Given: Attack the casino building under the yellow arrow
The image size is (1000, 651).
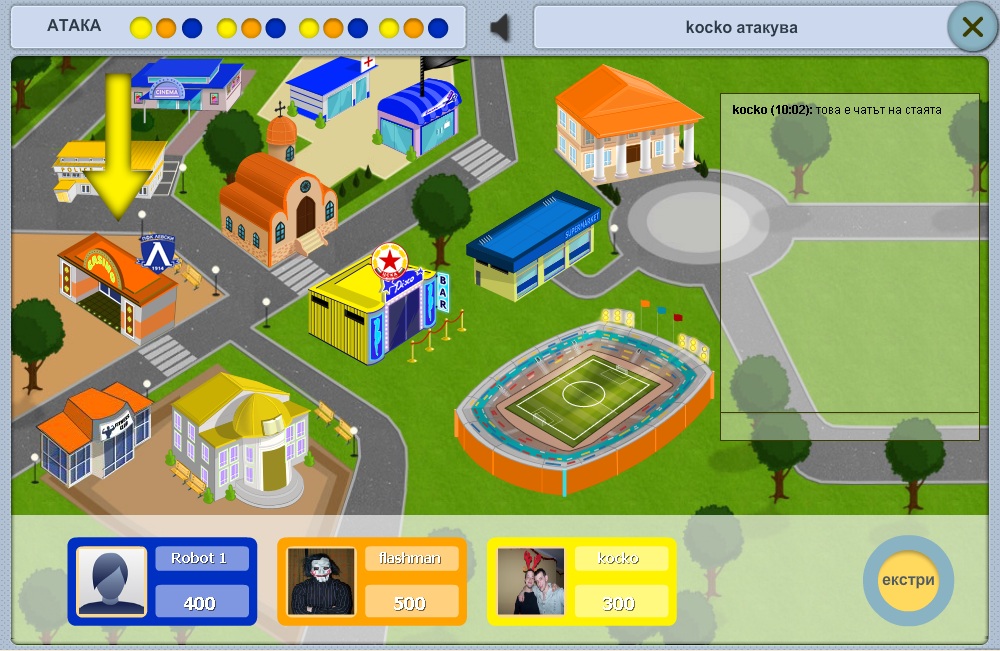Looking at the screenshot, I should [115, 285].
